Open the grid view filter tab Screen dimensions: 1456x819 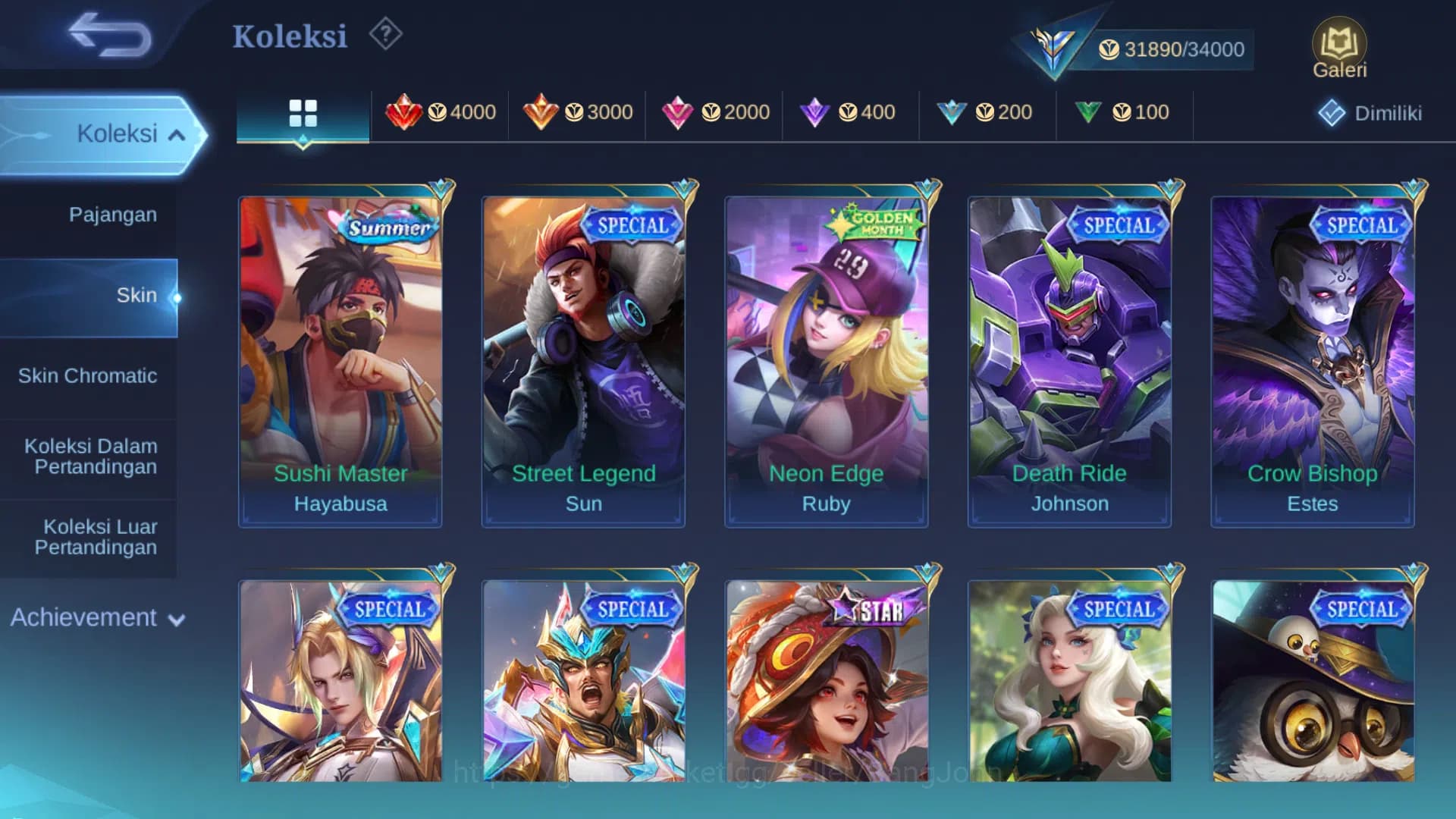(x=303, y=112)
